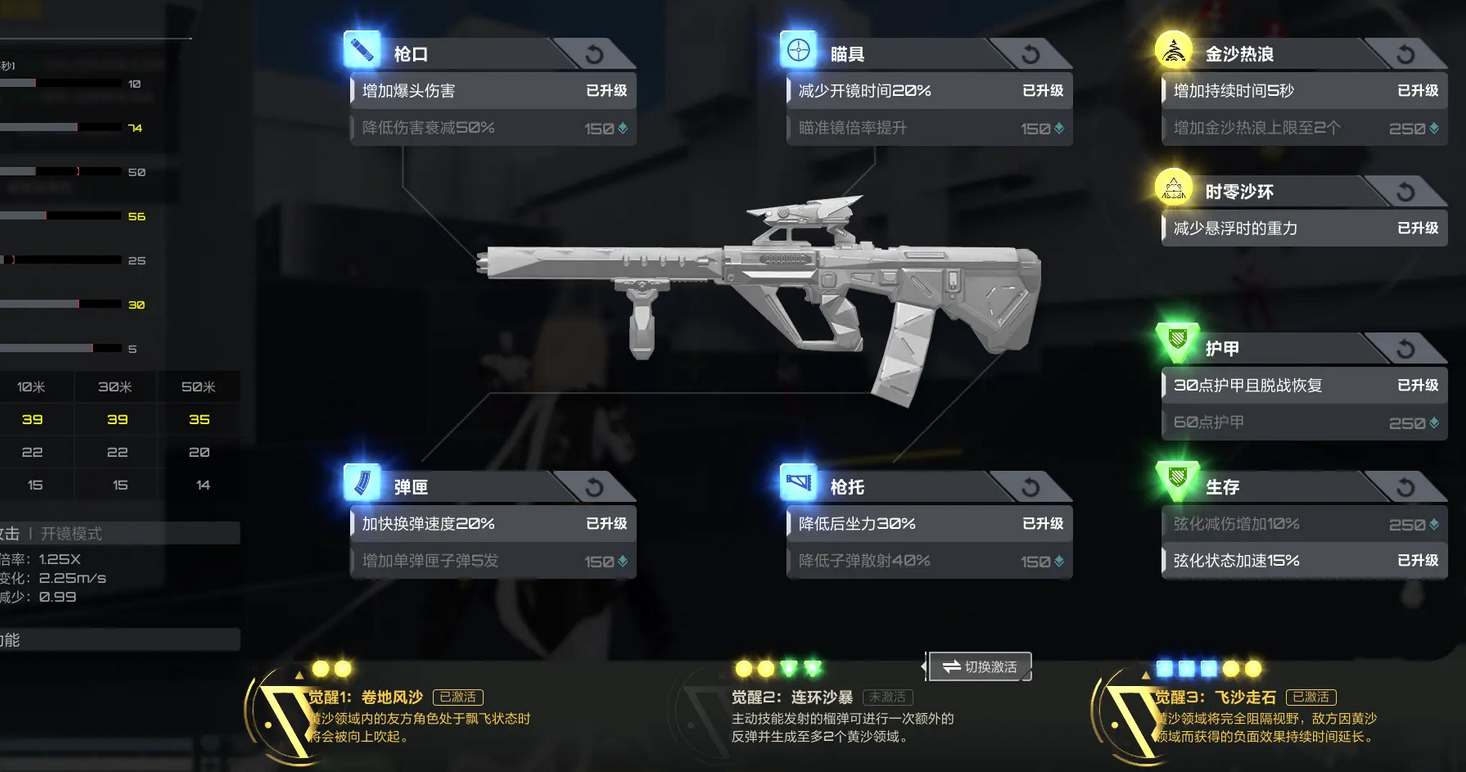Buy the 增加单弹匣子弹5发 upgrade

coord(492,561)
